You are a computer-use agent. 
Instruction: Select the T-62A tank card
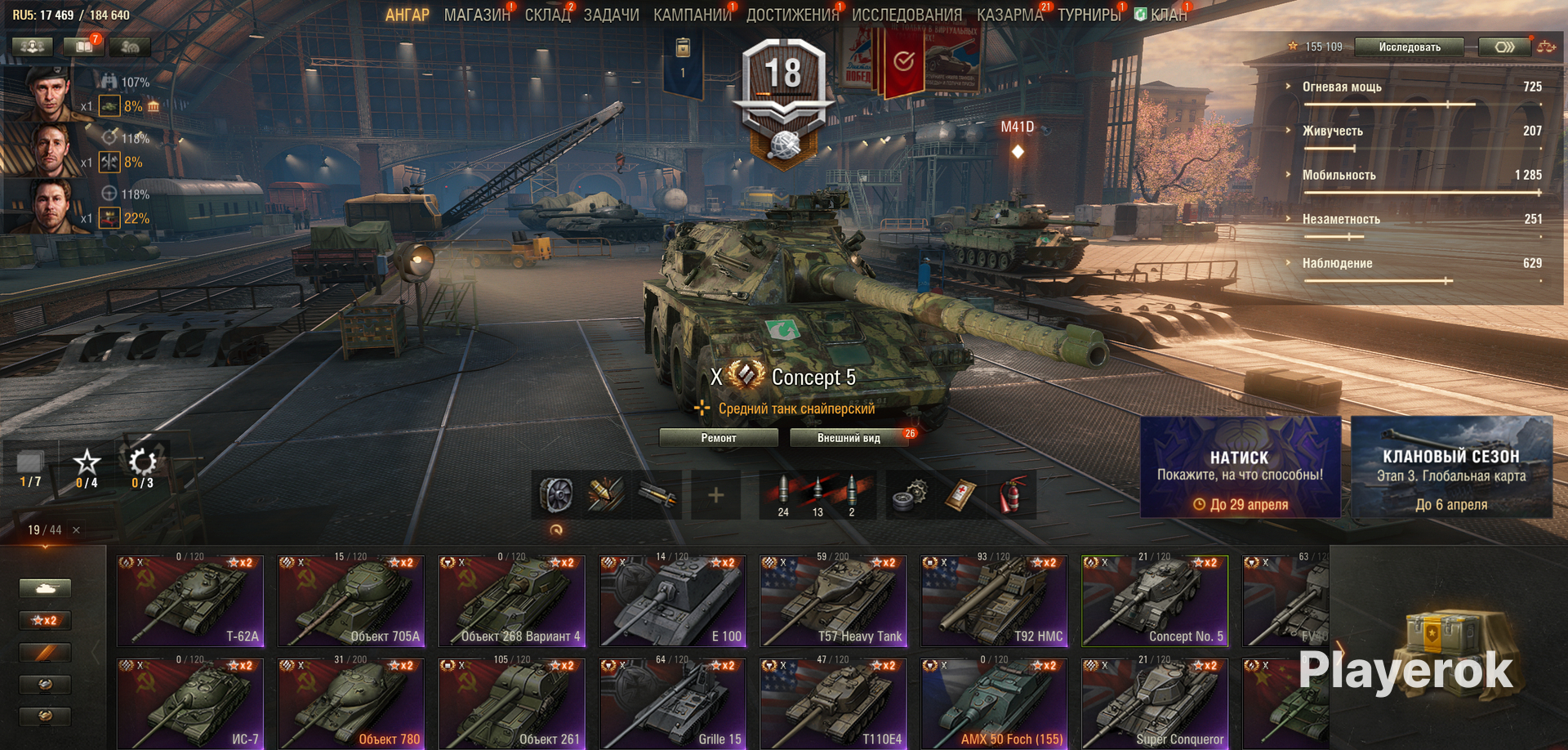190,601
